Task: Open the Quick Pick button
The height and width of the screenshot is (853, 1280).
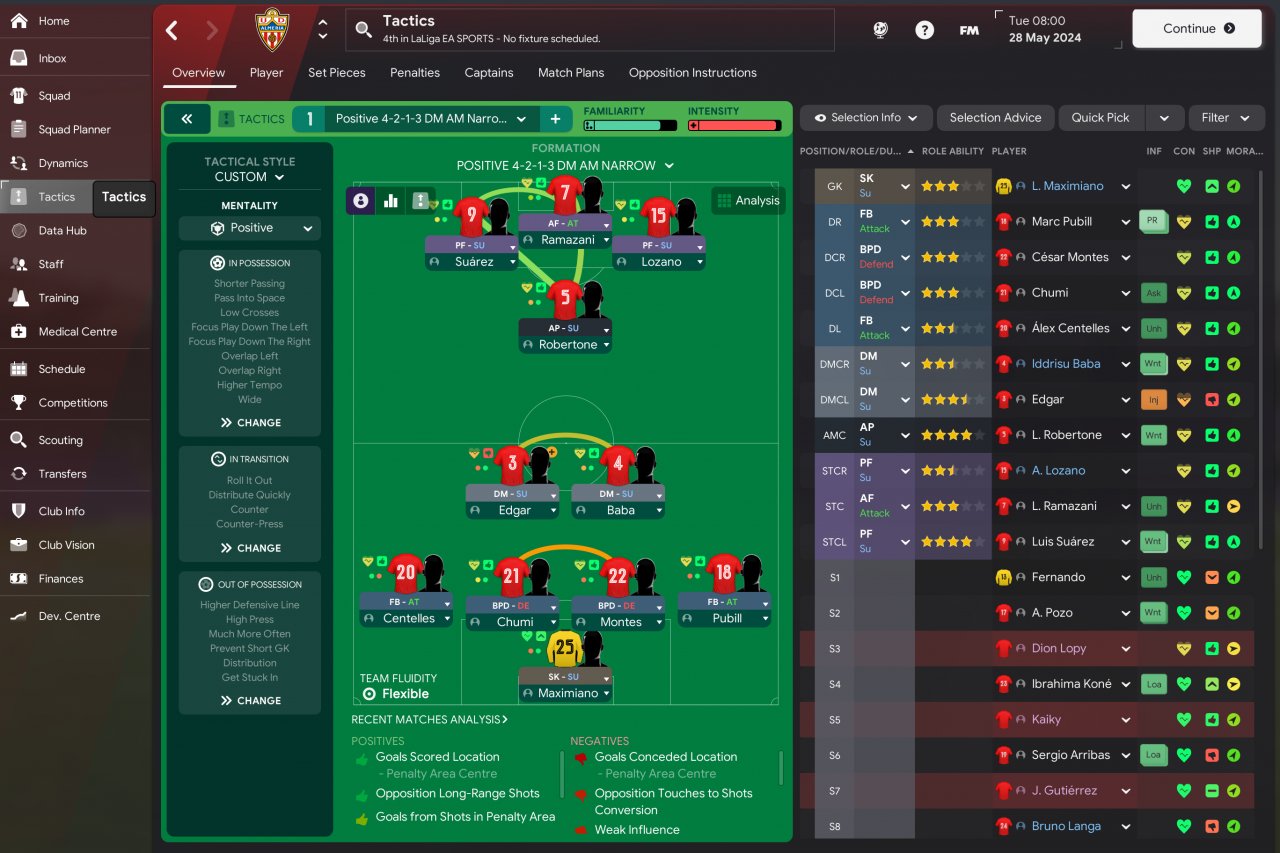Action: pos(1100,118)
